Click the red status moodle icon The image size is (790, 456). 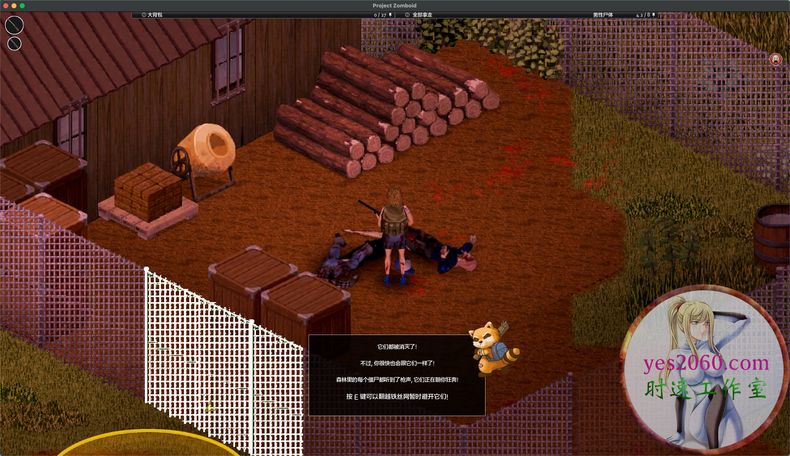coord(776,59)
